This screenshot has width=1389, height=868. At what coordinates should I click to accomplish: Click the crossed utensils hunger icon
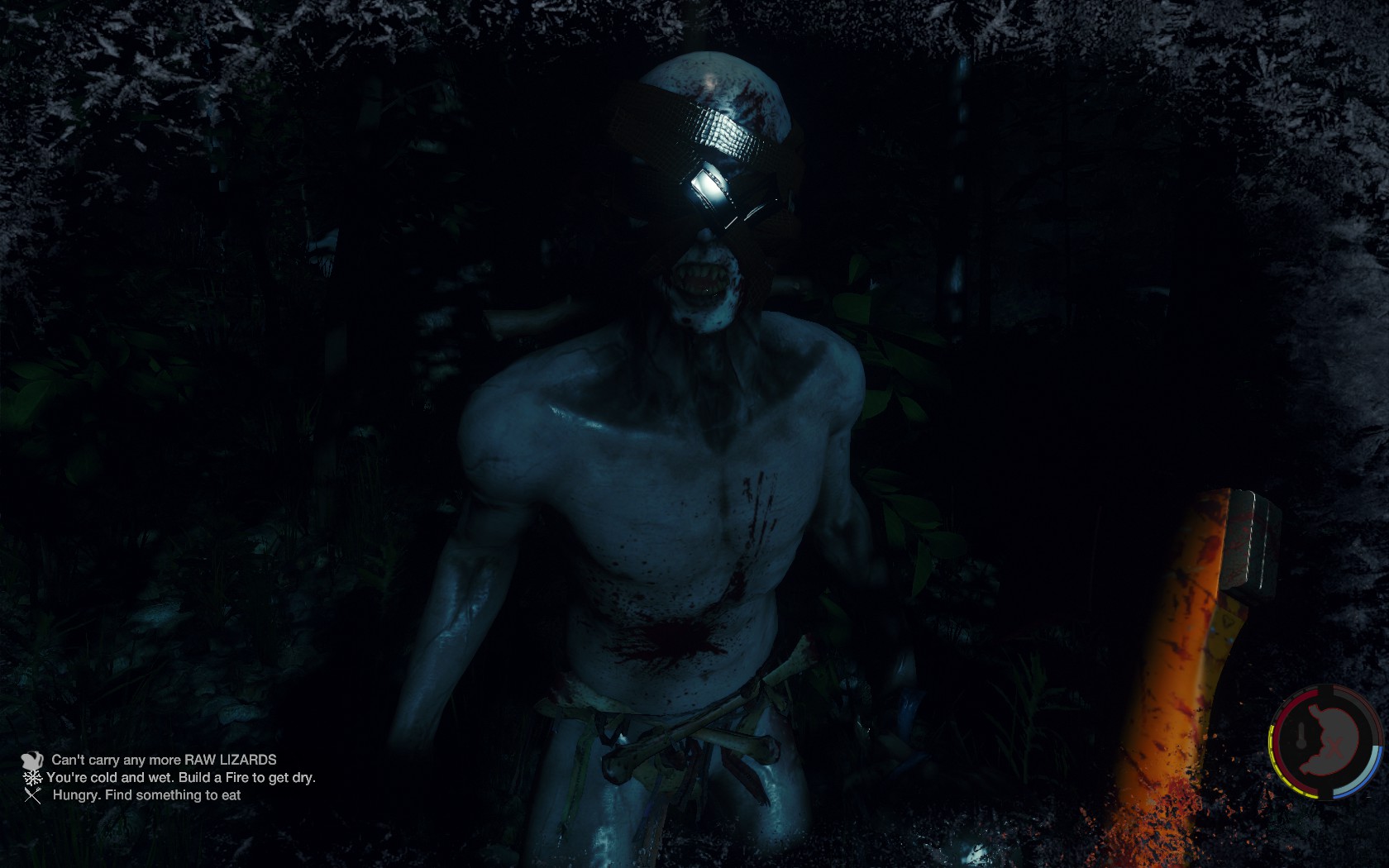(32, 795)
